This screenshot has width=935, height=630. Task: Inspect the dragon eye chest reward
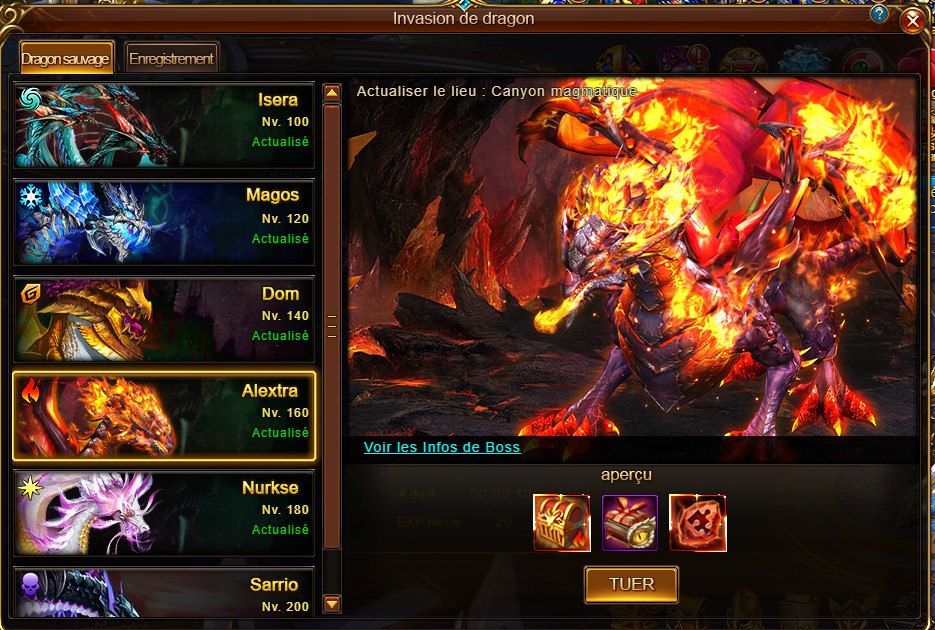point(630,522)
